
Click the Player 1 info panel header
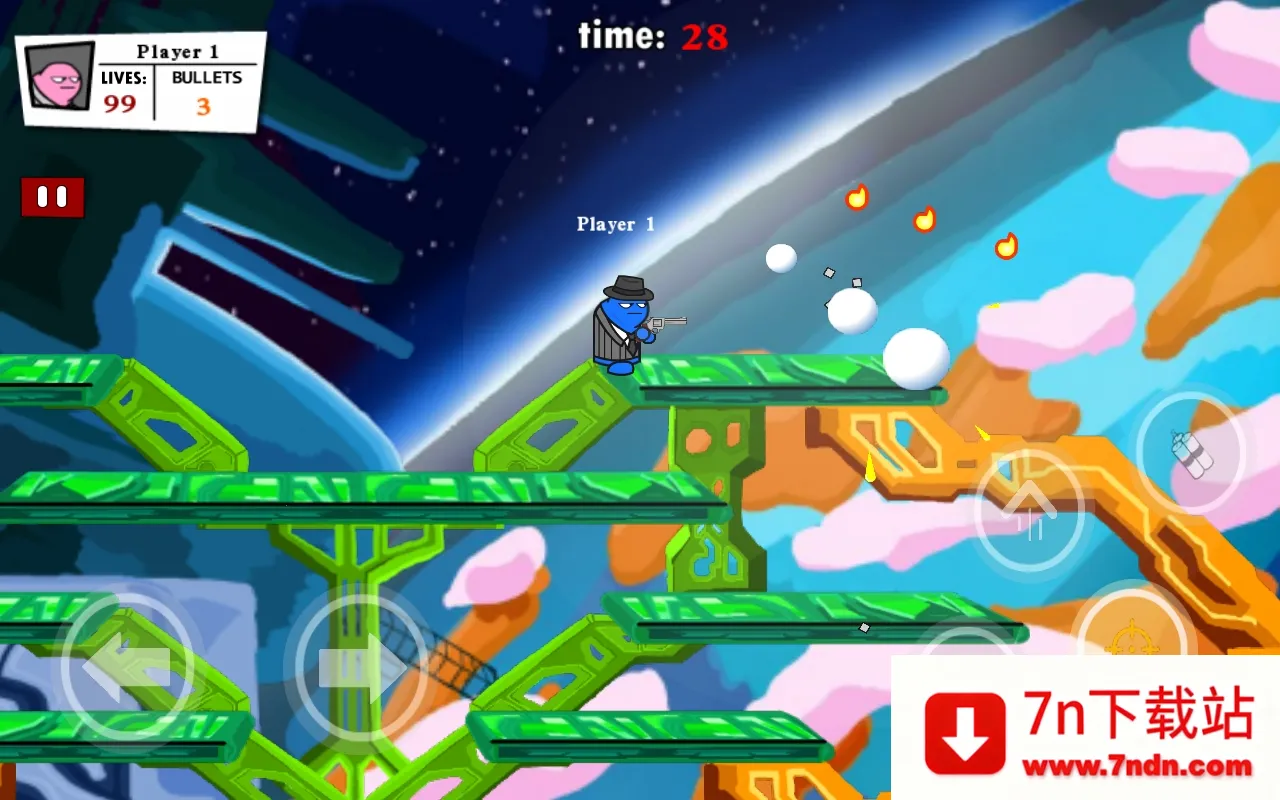[178, 52]
